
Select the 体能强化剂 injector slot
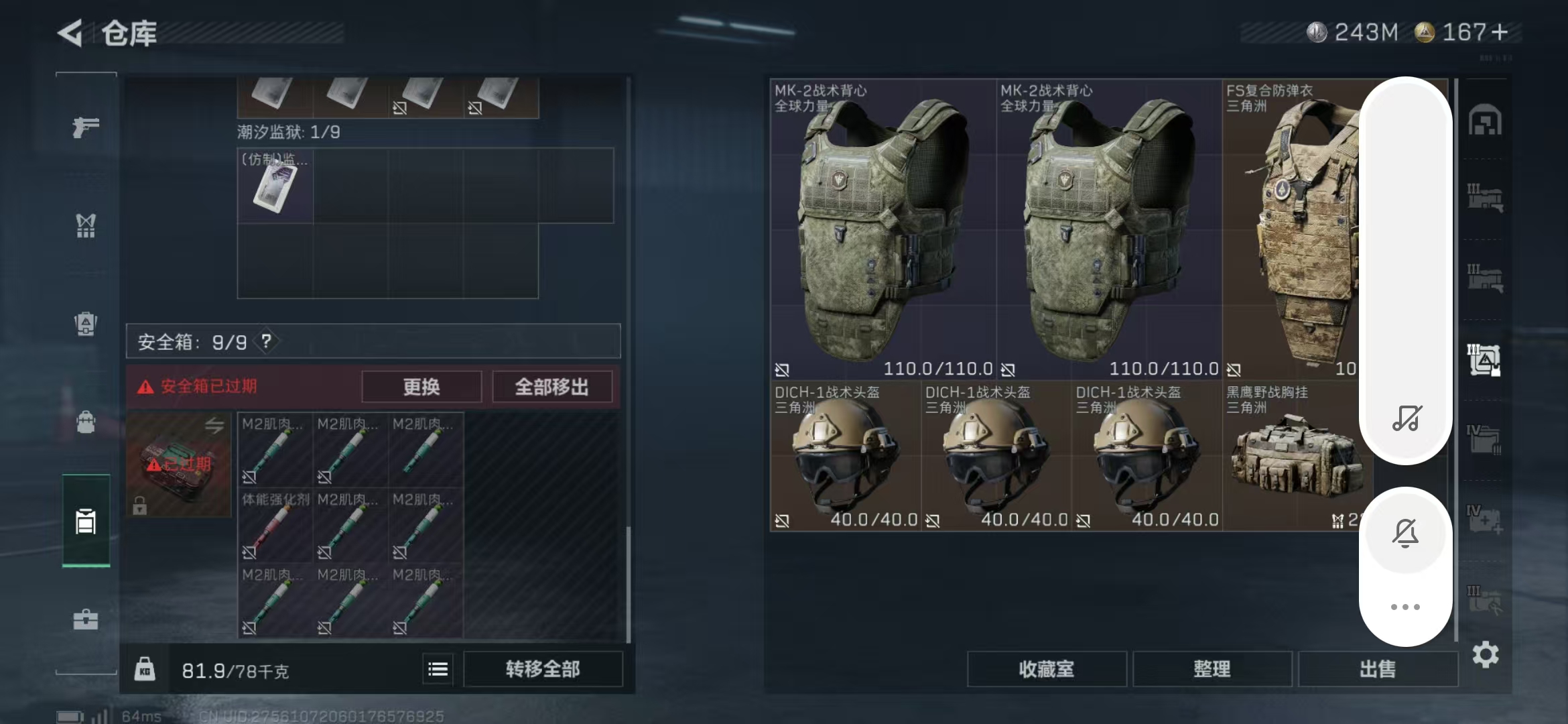coord(275,524)
